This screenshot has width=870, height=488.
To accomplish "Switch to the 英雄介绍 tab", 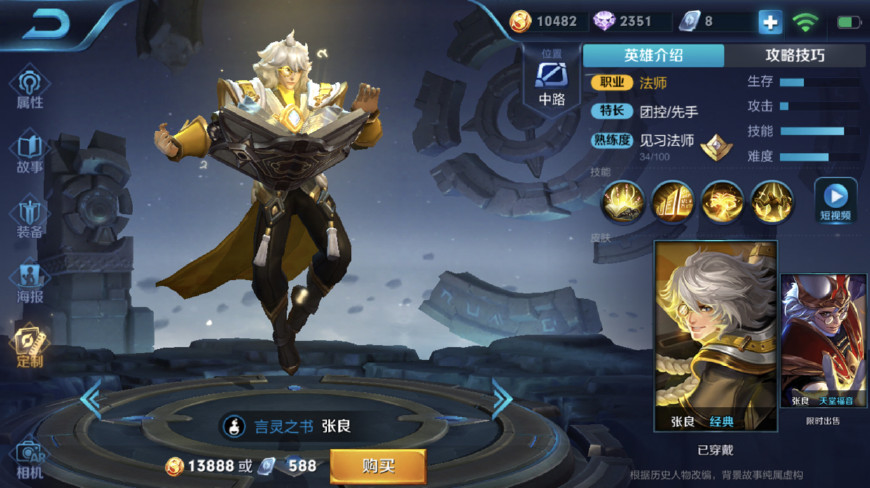I will tap(653, 56).
